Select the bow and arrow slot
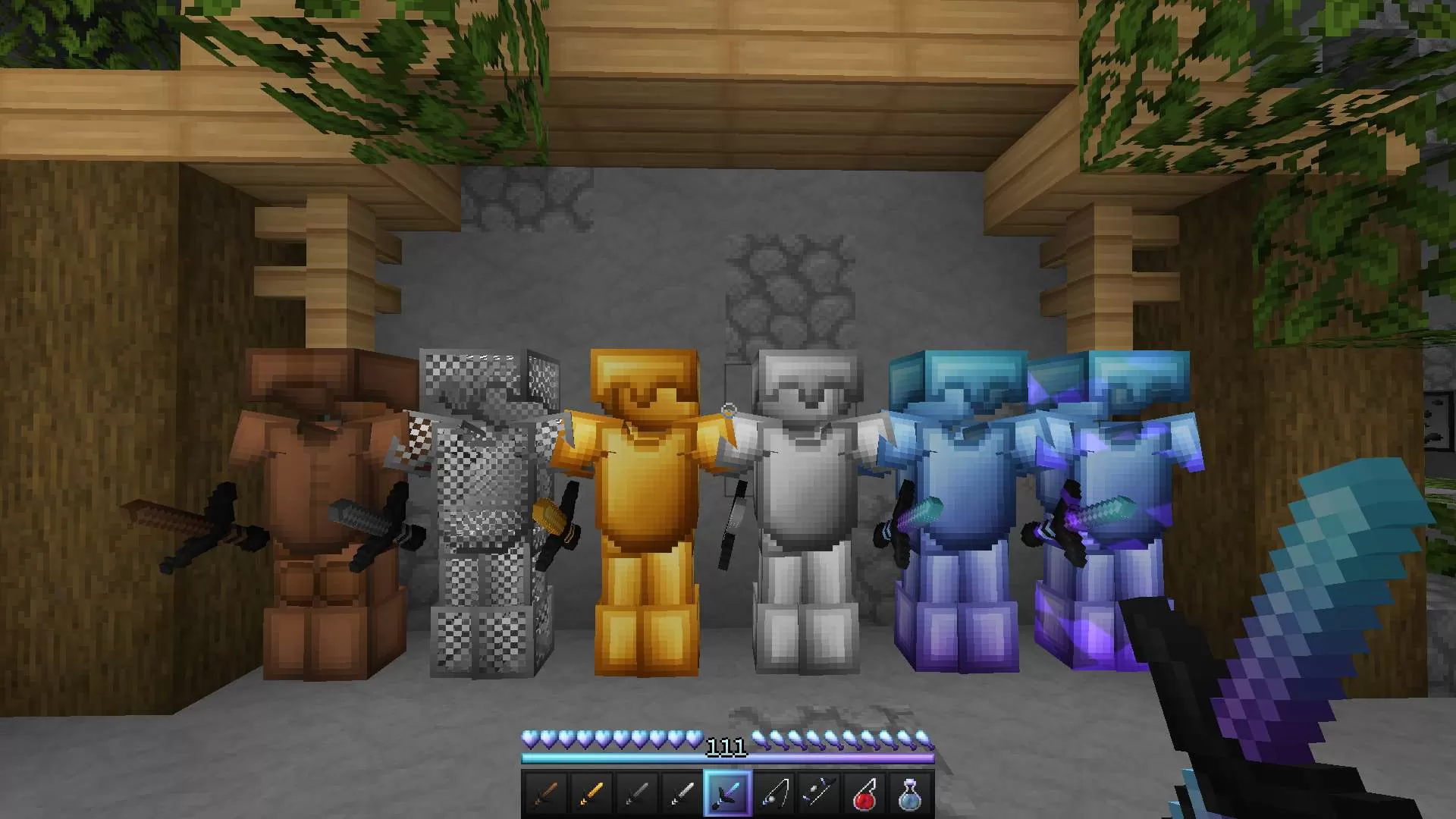 (x=820, y=792)
